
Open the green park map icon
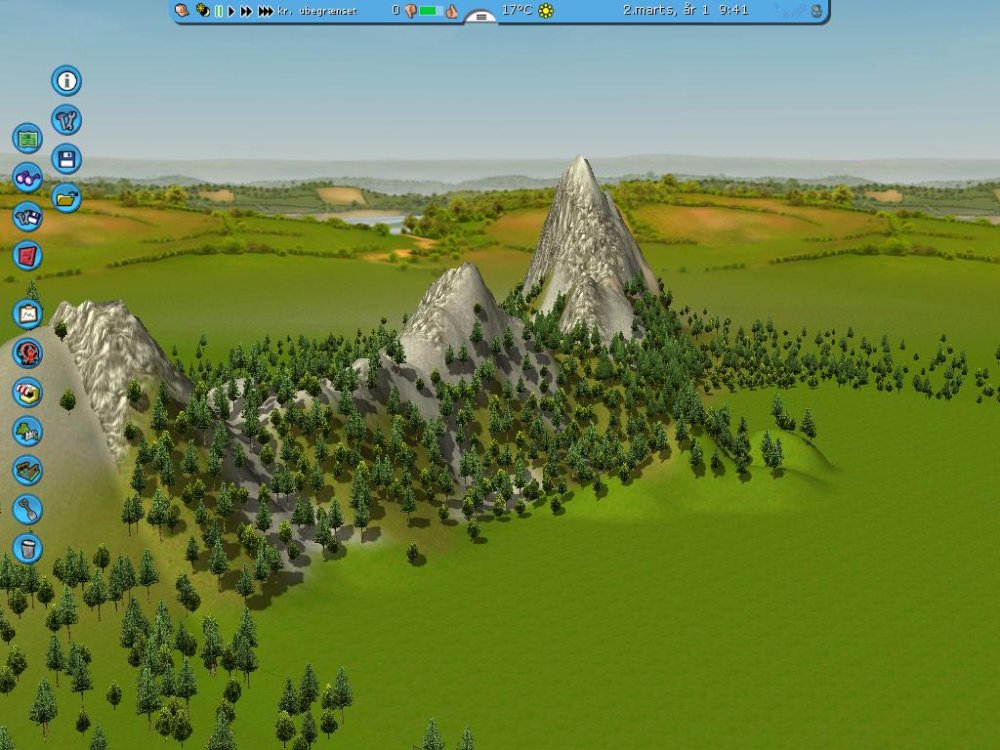point(27,138)
